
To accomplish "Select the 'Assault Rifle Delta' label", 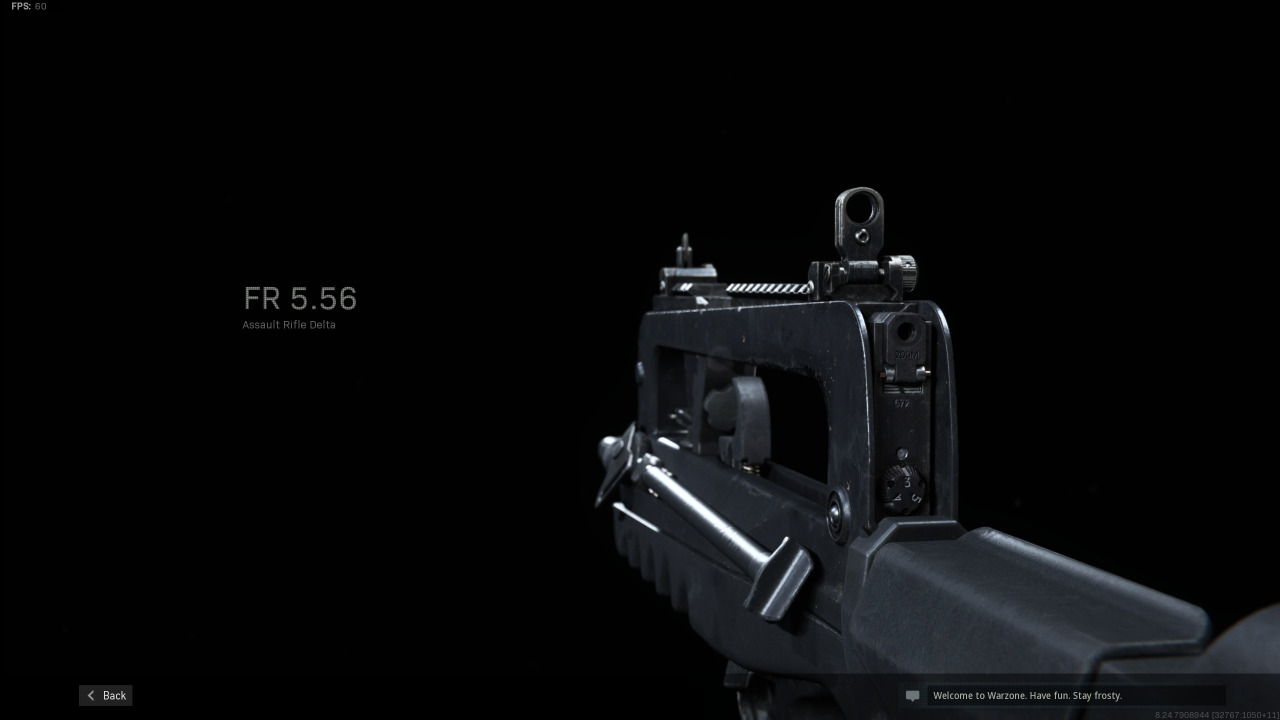I will coord(289,324).
